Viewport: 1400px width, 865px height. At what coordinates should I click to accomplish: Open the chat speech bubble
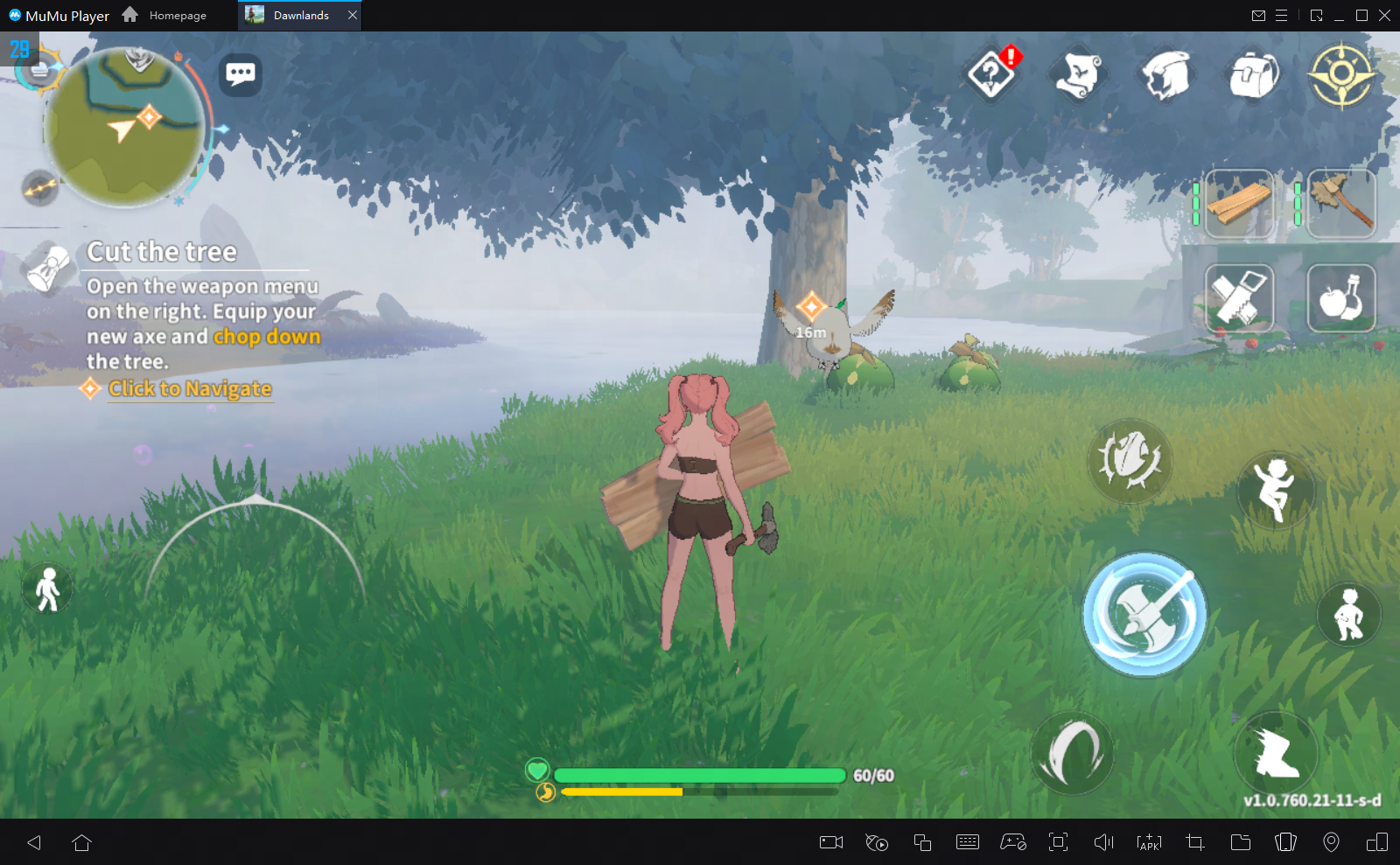coord(241,74)
